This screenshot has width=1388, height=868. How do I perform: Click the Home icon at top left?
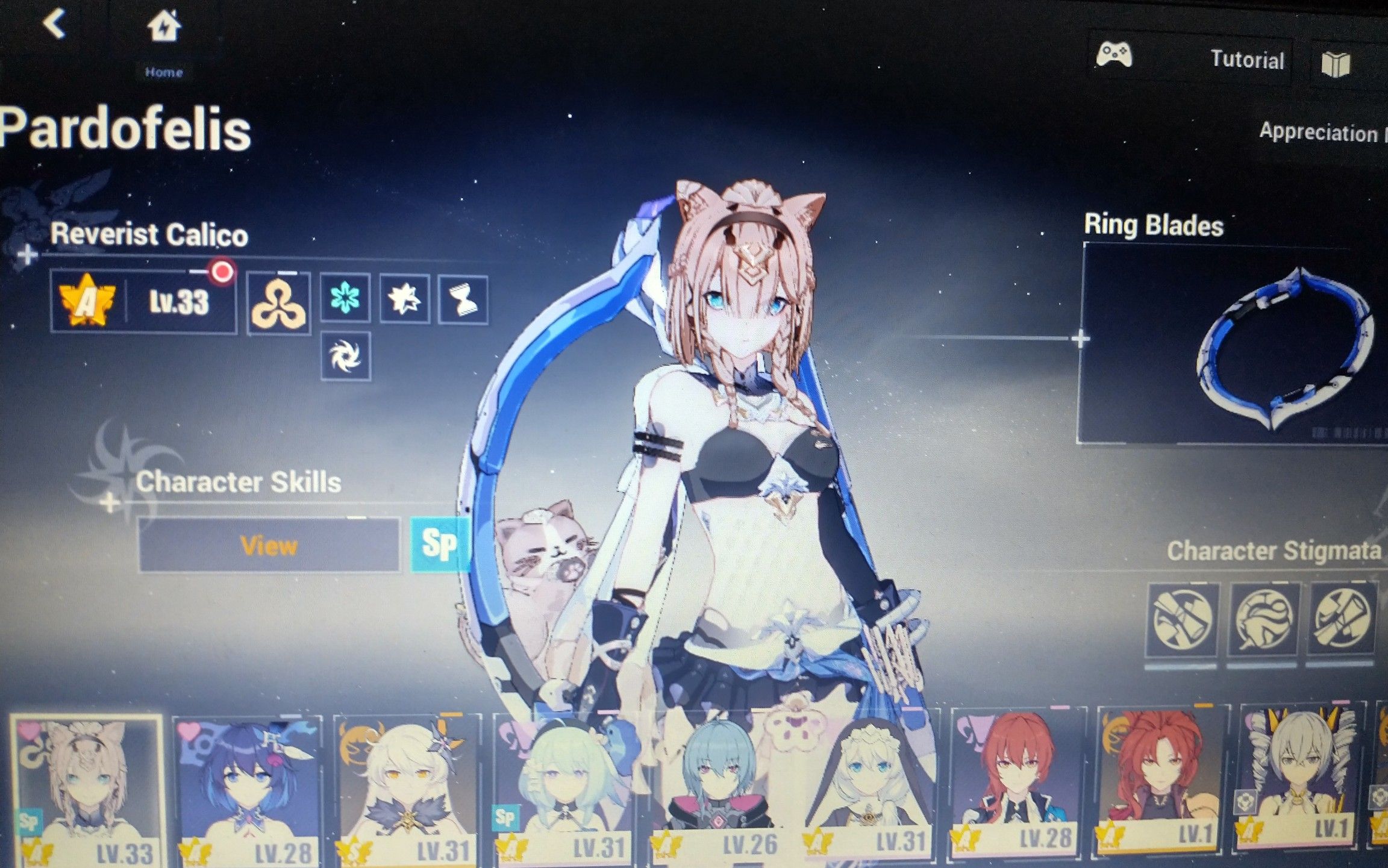pos(164,27)
